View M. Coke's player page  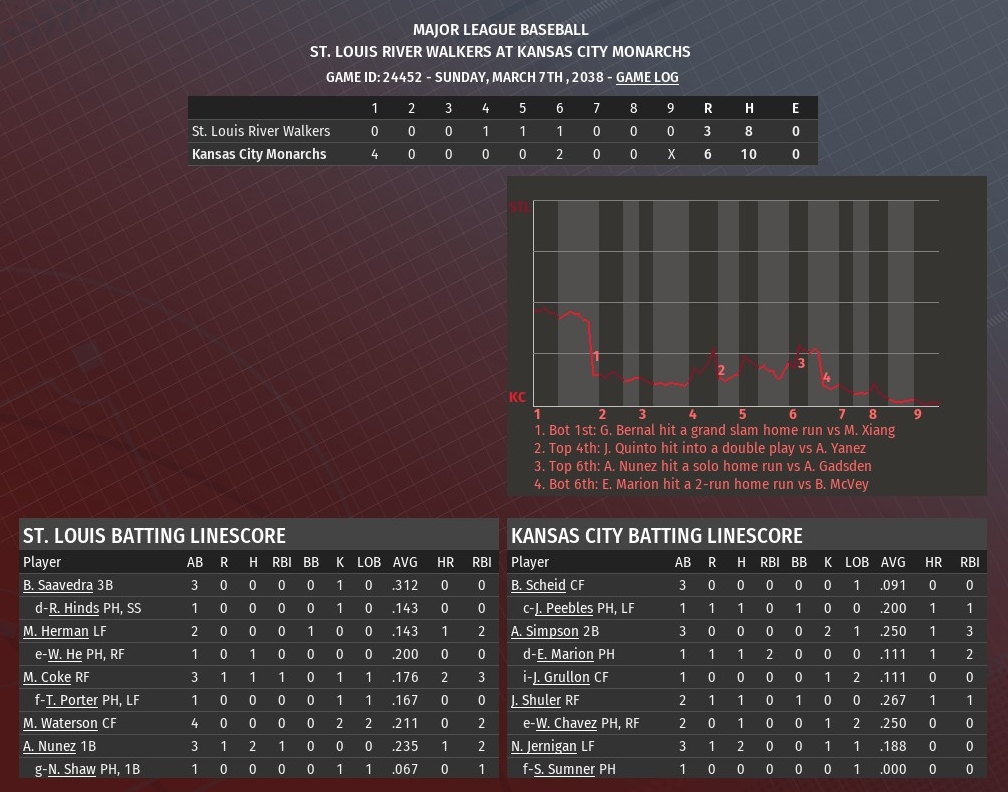[x=47, y=677]
